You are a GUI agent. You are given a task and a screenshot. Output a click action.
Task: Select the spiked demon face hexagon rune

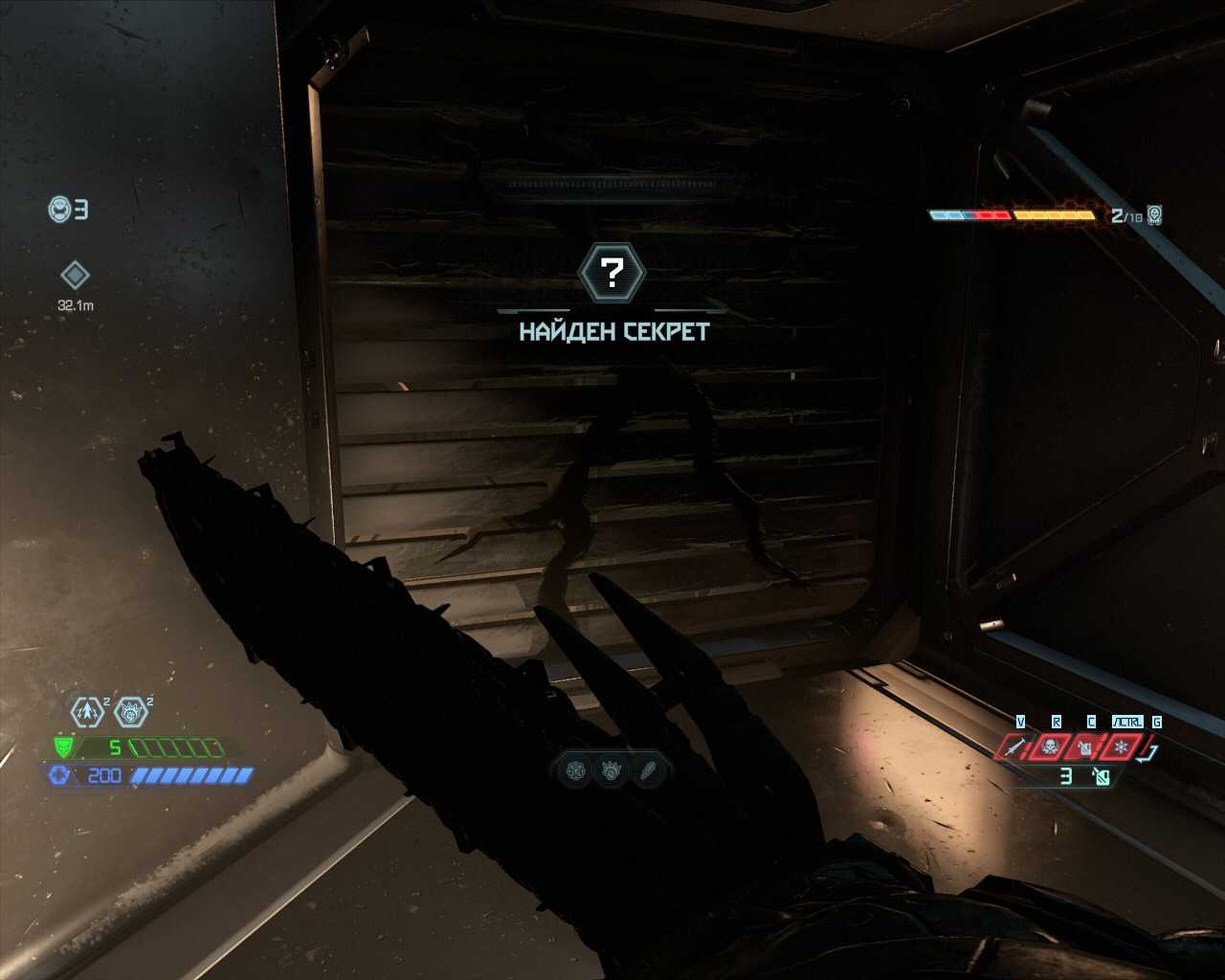130,711
